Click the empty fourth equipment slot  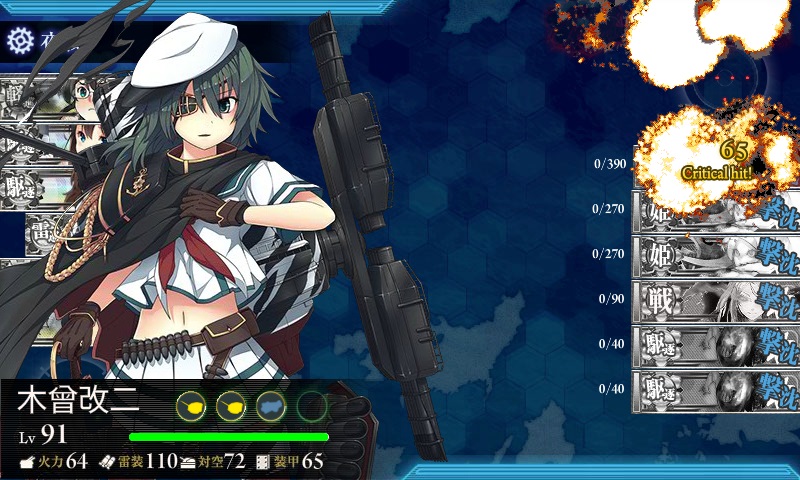(312, 406)
